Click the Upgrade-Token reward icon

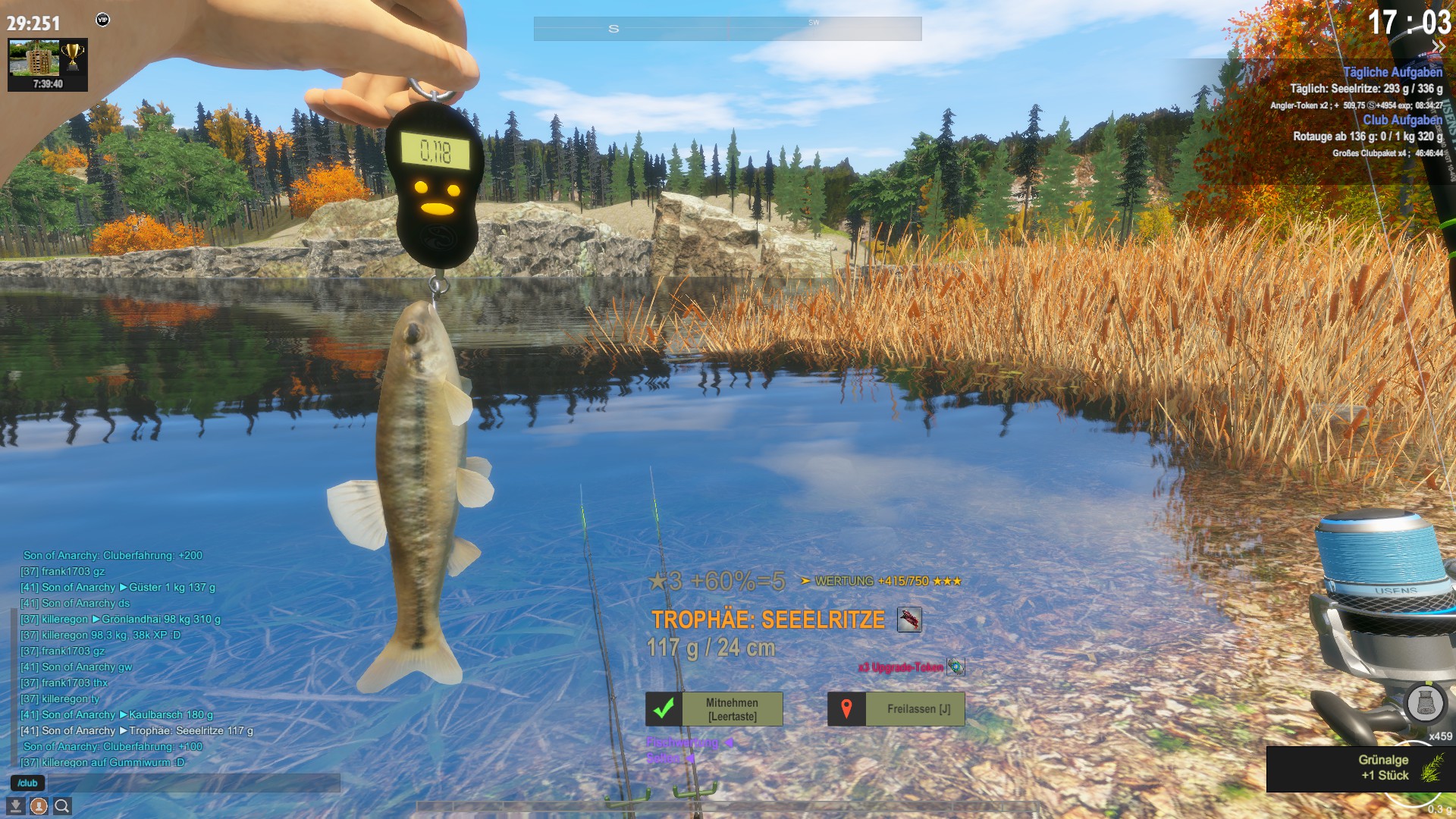click(x=955, y=667)
